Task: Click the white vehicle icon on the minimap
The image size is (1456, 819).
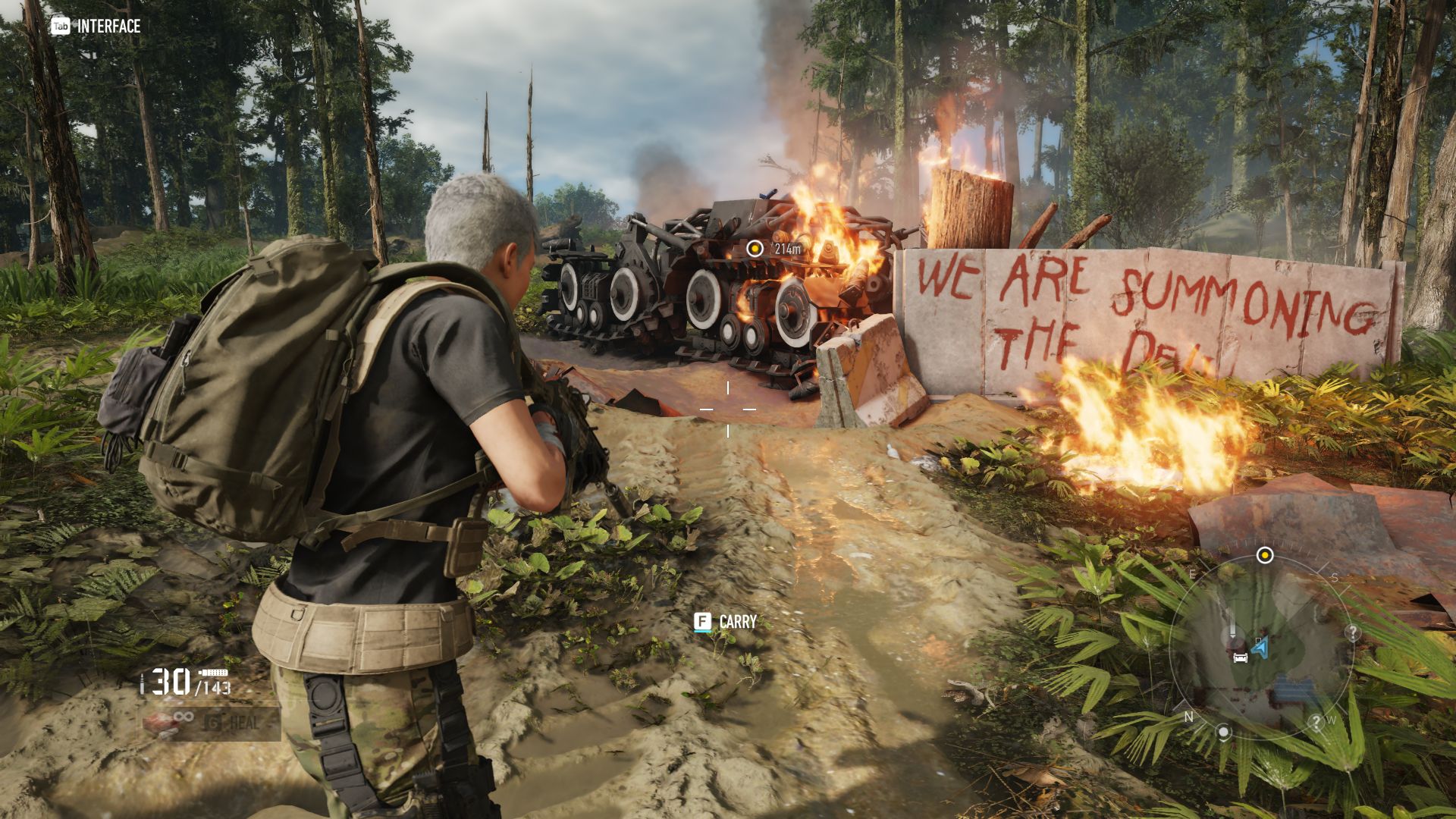Action: click(1241, 657)
